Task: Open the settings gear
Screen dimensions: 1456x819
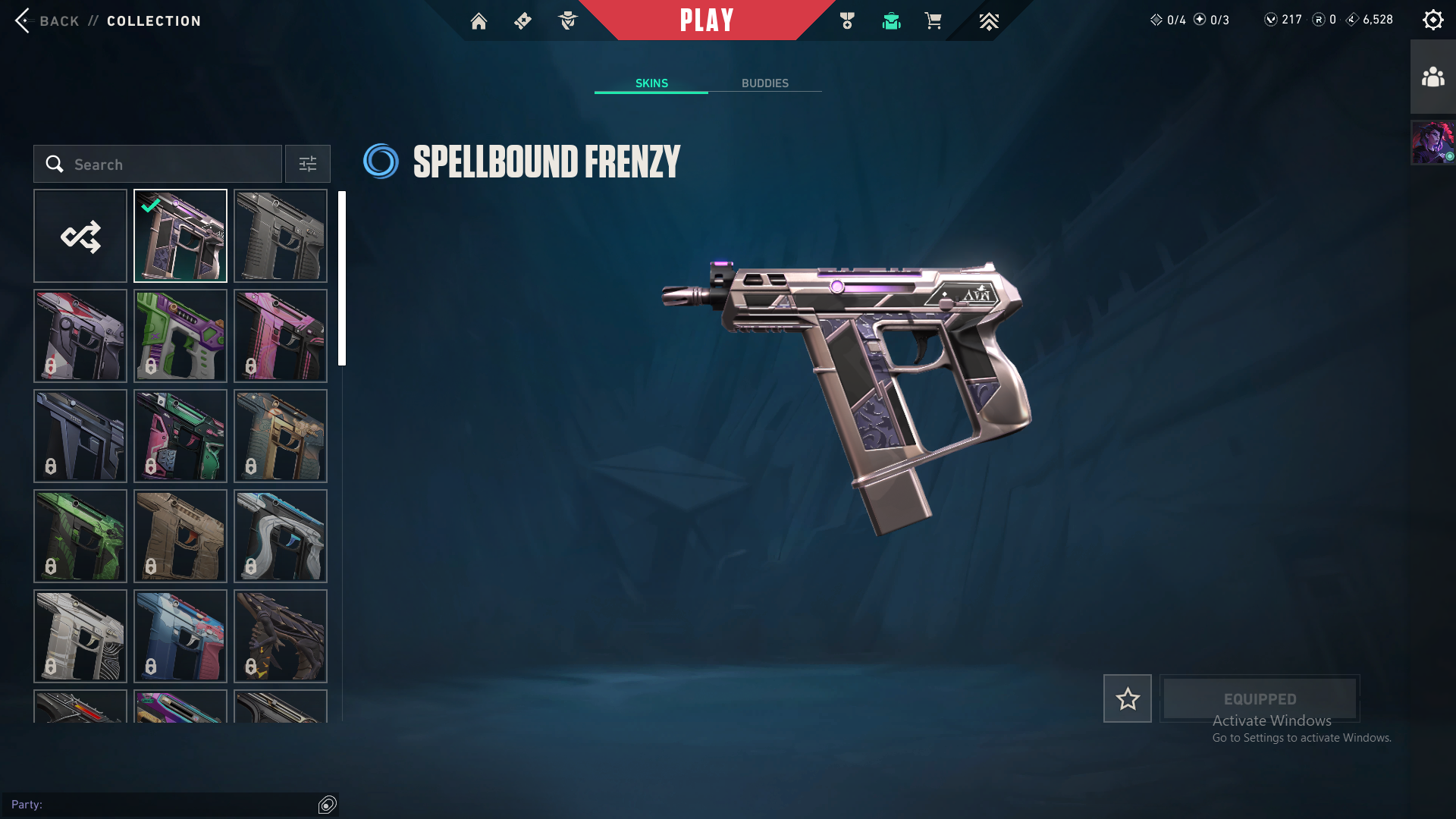Action: (1432, 20)
